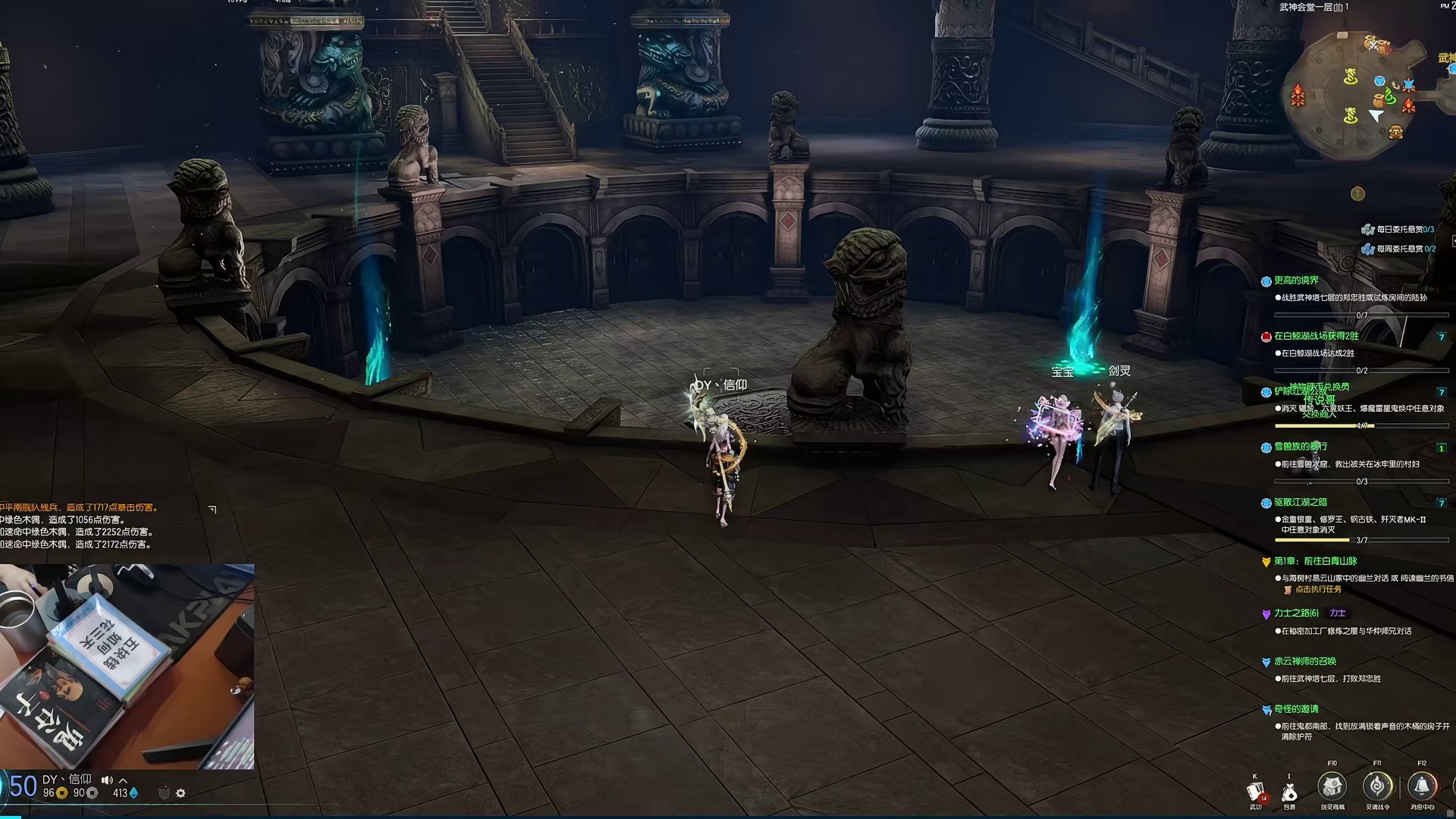This screenshot has height=819, width=1456.
Task: Select the 在白鲸湖战场获得2胜 quest
Action: pyautogui.click(x=1316, y=336)
